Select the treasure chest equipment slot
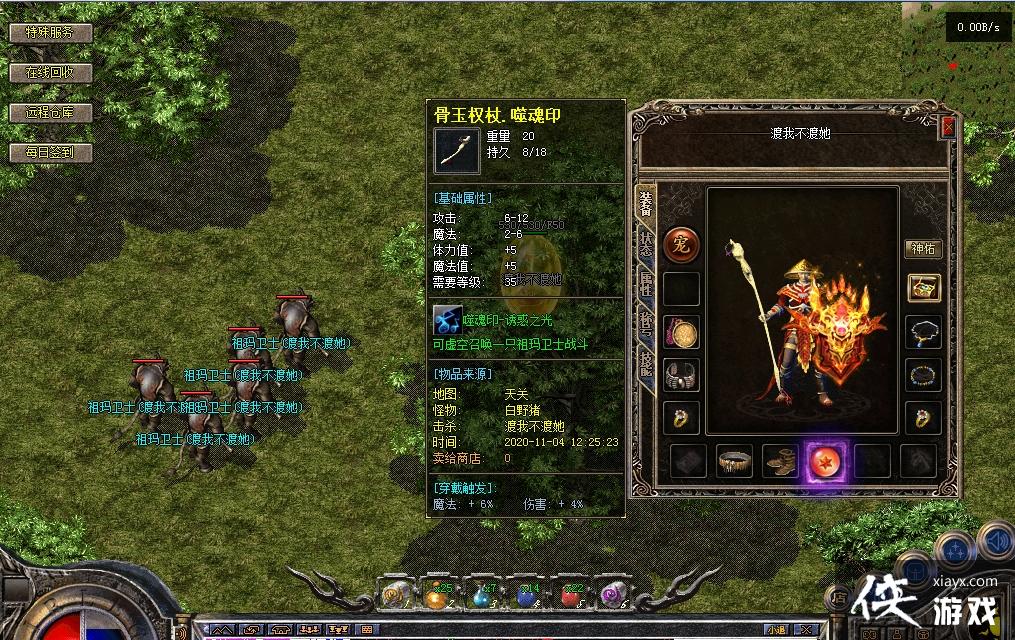This screenshot has height=640, width=1015. point(923,288)
